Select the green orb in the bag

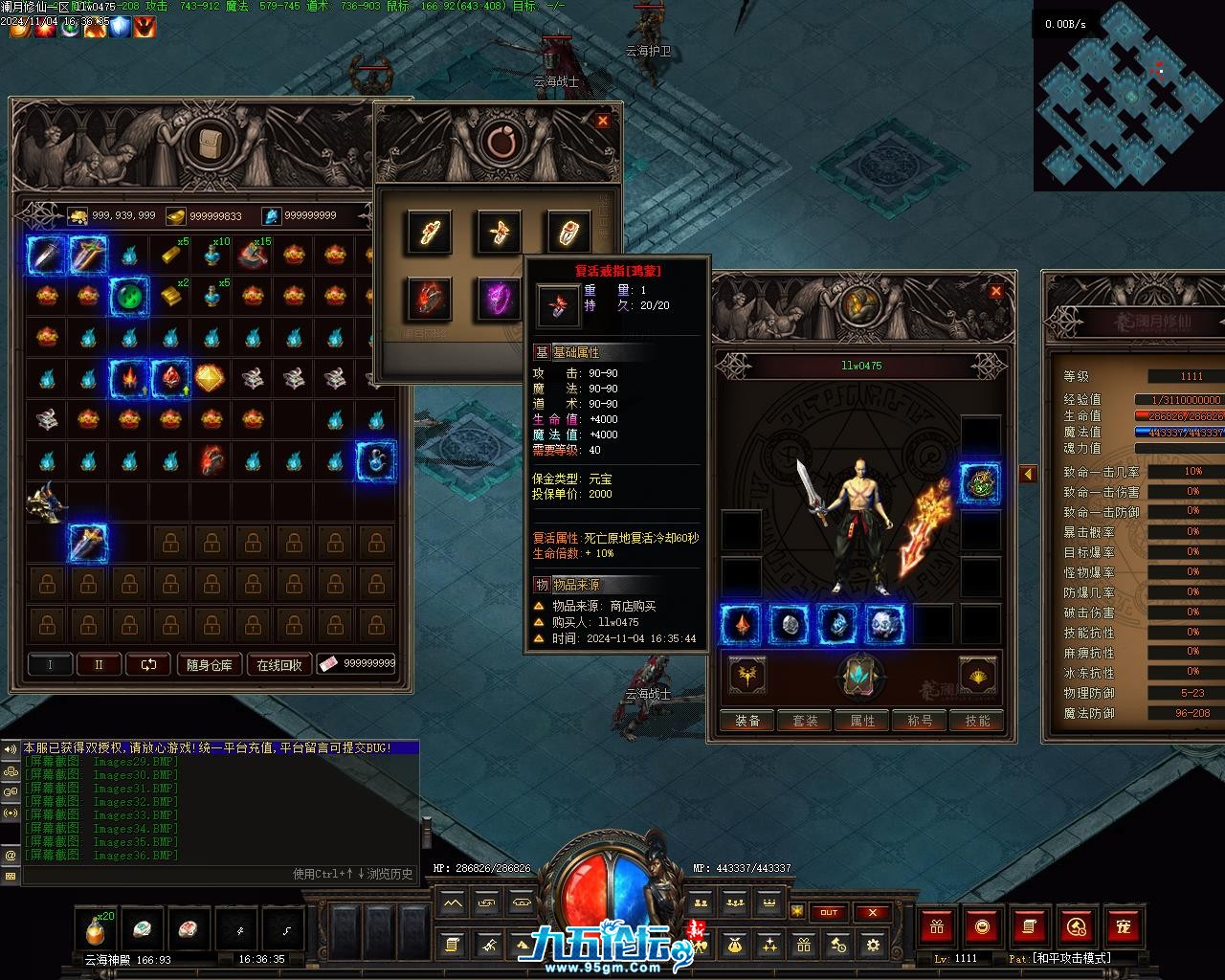point(128,296)
